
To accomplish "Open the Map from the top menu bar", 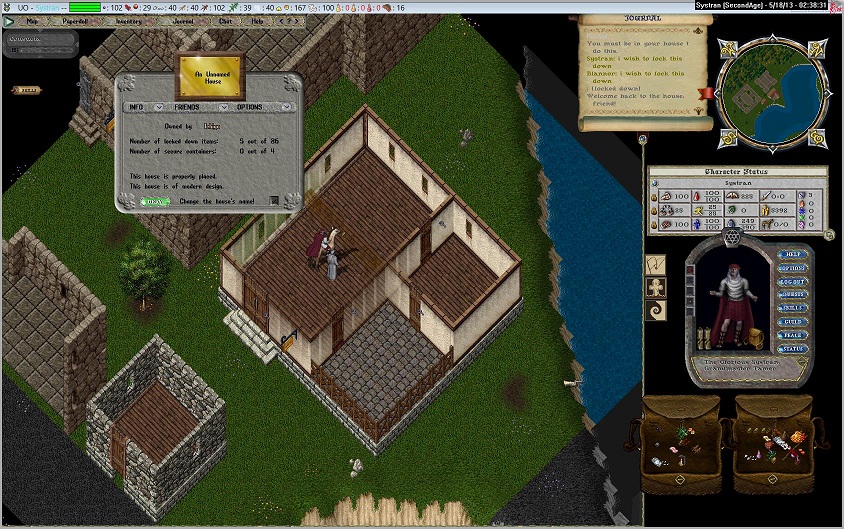I will pyautogui.click(x=32, y=20).
